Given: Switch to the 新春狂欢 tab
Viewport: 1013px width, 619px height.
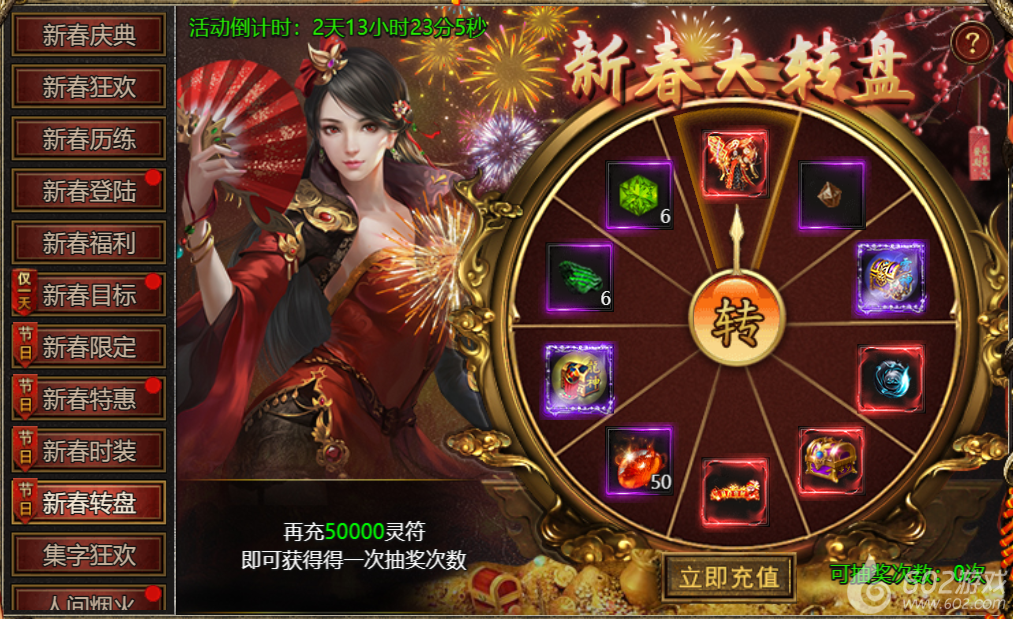Looking at the screenshot, I should click(x=88, y=86).
